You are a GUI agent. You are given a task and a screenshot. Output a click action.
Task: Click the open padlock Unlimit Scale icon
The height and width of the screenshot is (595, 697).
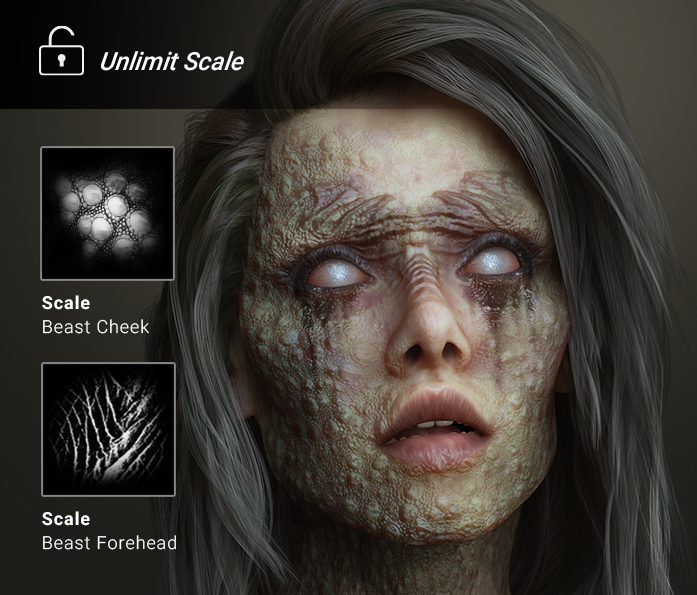(x=61, y=54)
